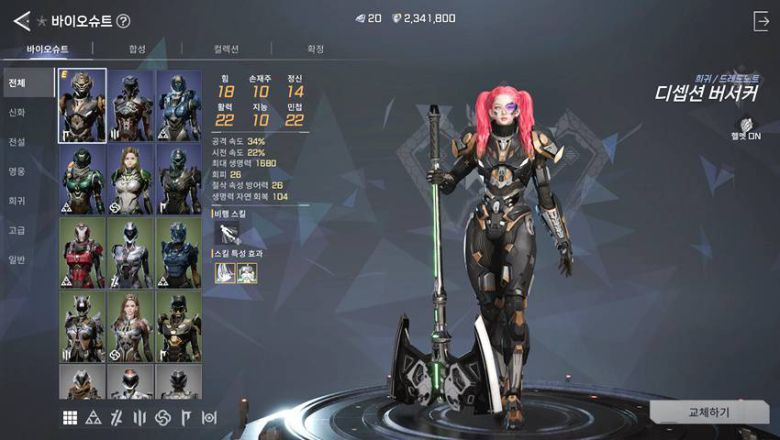Go back with the arrow button
The height and width of the screenshot is (440, 780).
[x=21, y=19]
